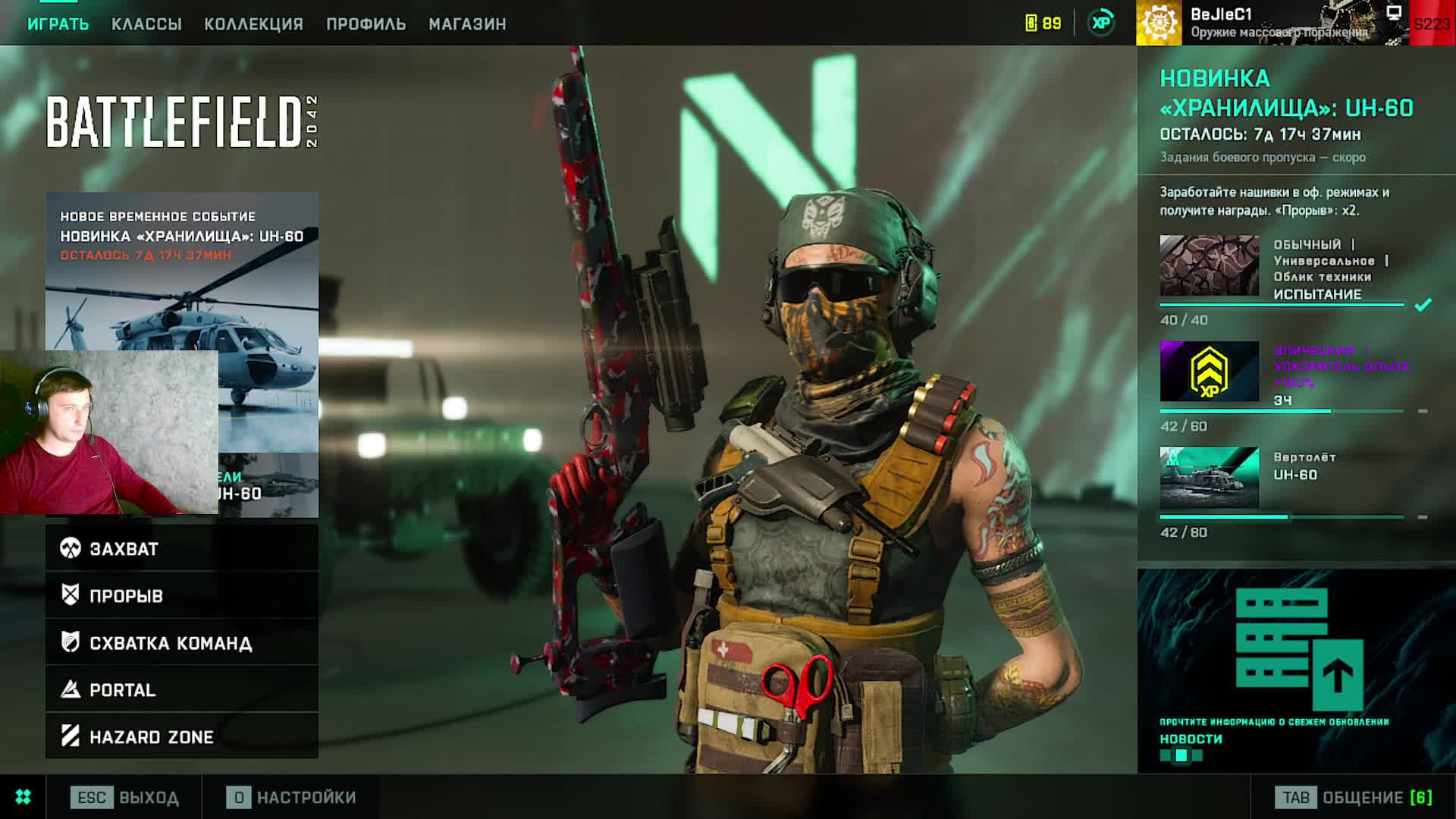
Task: Open НАСТРОЙКИ settings
Action: pyautogui.click(x=291, y=797)
